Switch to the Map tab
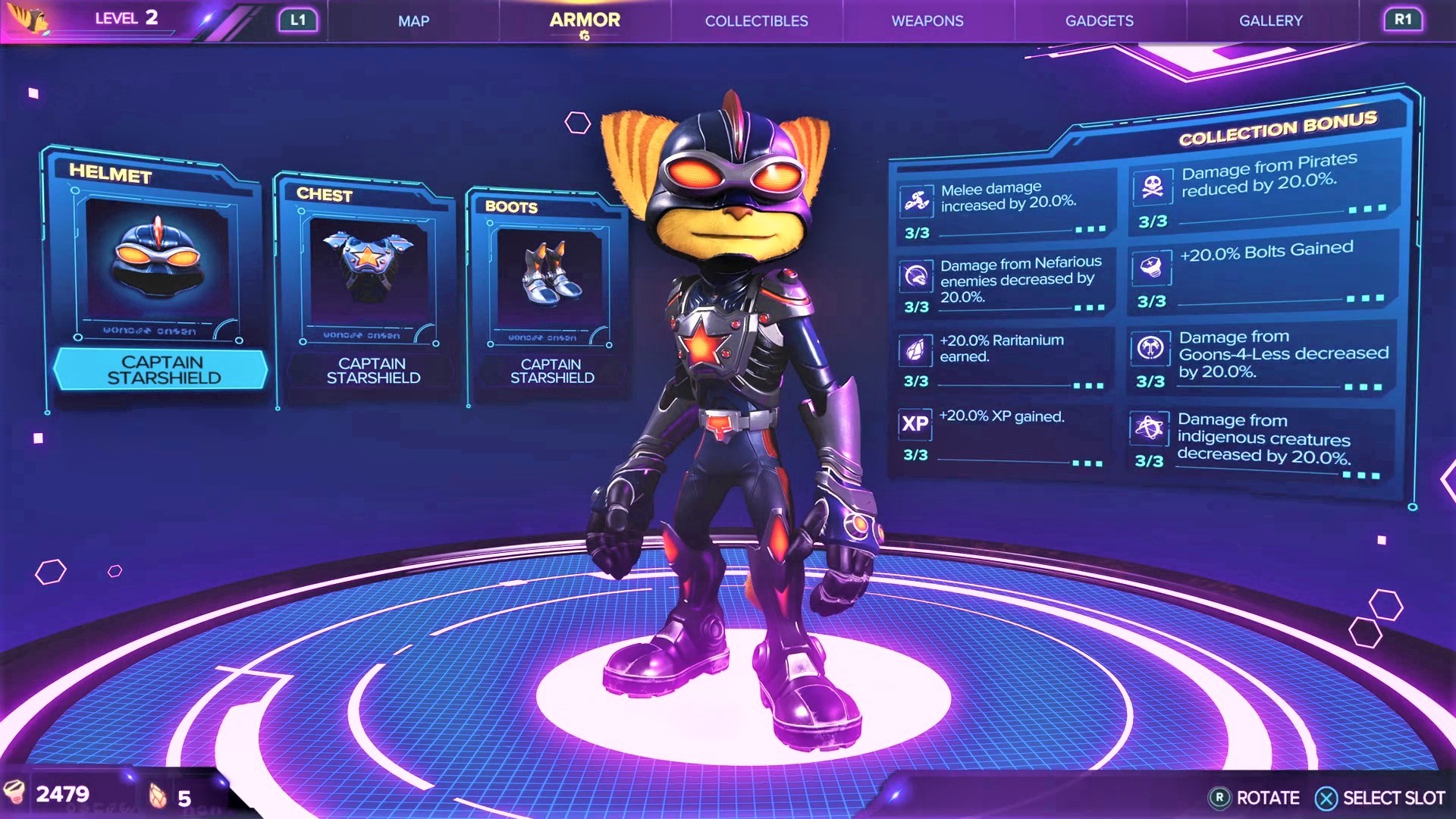The height and width of the screenshot is (819, 1456). (x=413, y=21)
